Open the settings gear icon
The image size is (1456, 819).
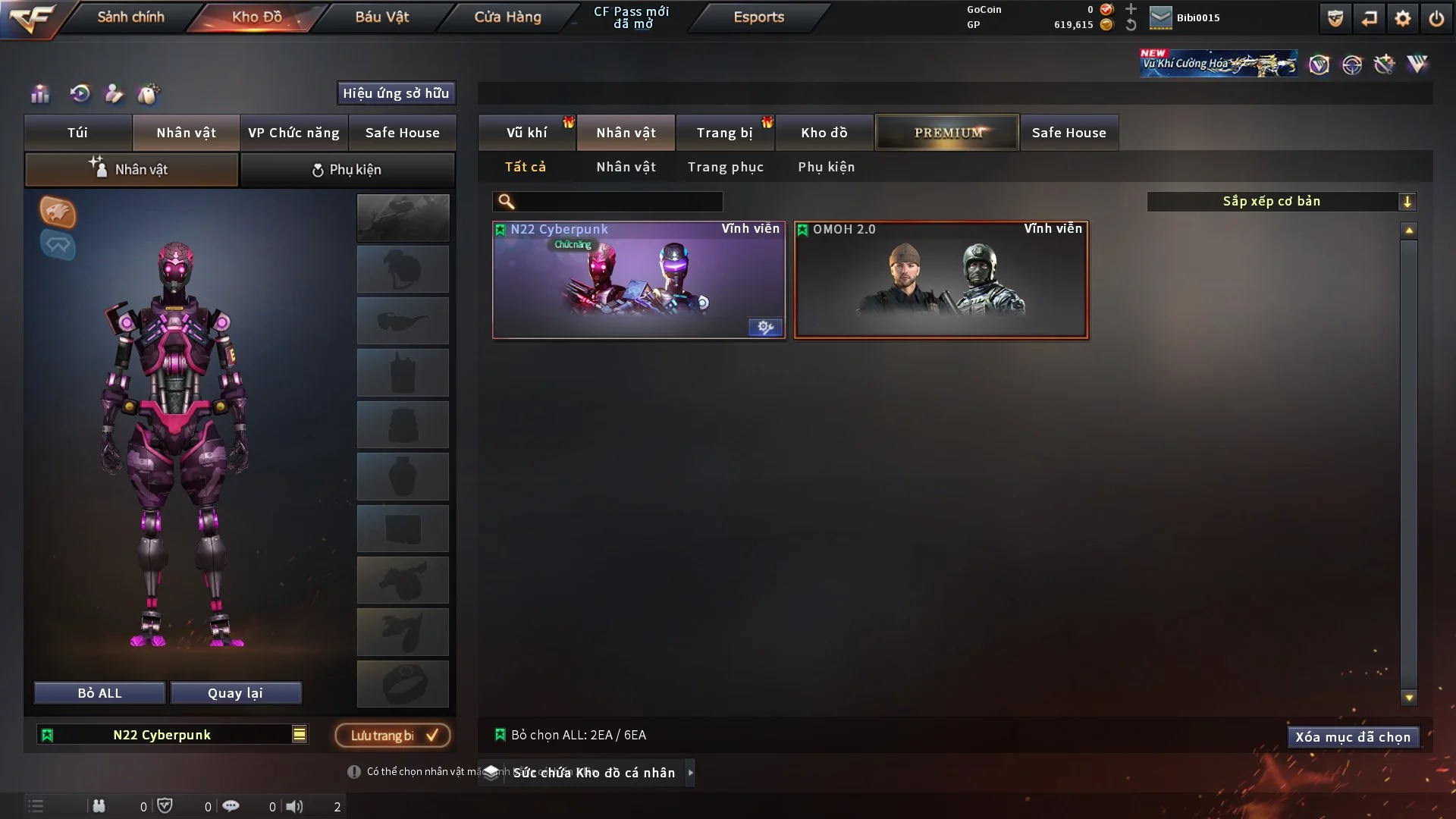[x=1403, y=18]
